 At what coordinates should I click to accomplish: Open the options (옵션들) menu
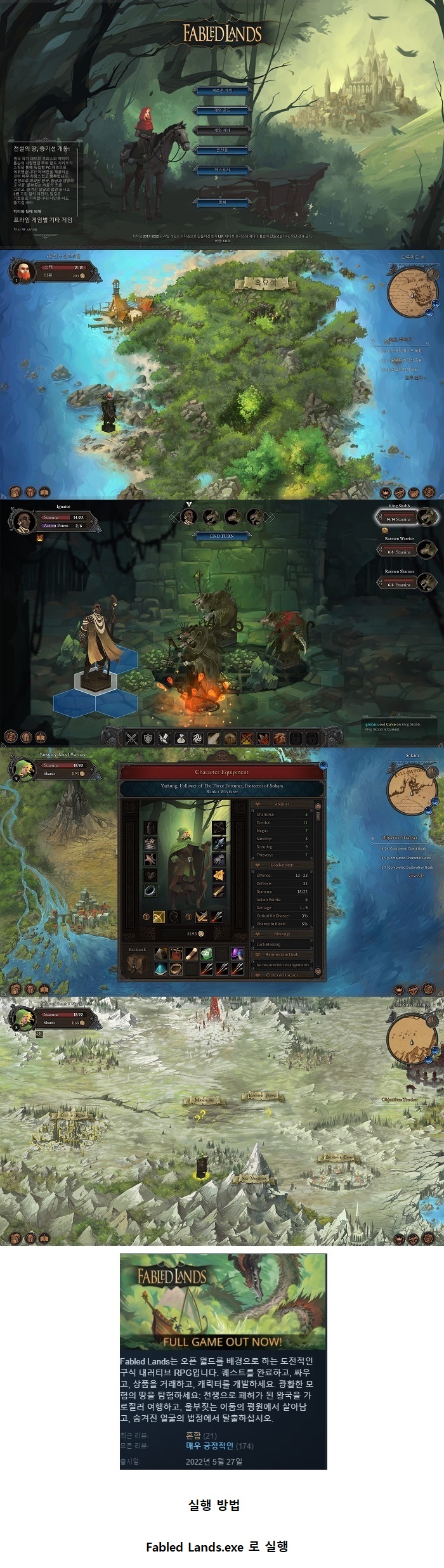(x=222, y=150)
